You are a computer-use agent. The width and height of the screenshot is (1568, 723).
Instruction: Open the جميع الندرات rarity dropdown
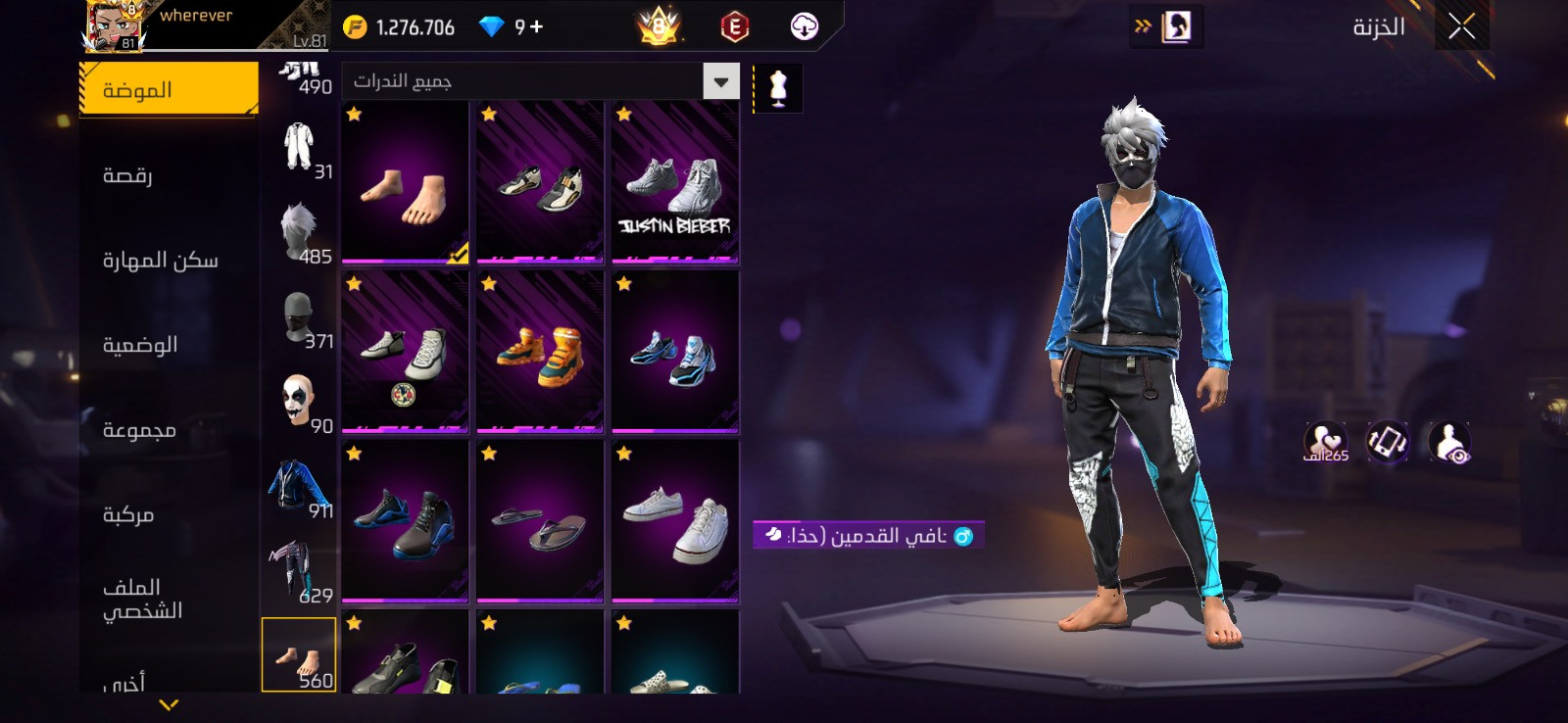click(x=720, y=81)
